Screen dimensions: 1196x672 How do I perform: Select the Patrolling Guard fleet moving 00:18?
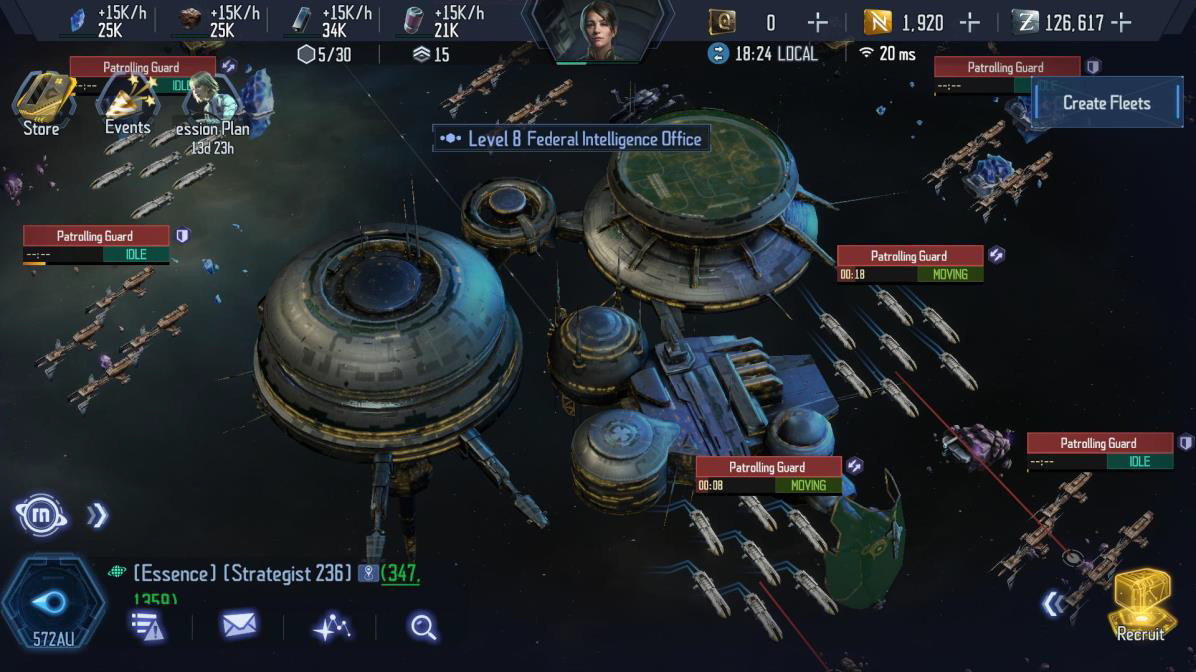point(909,264)
